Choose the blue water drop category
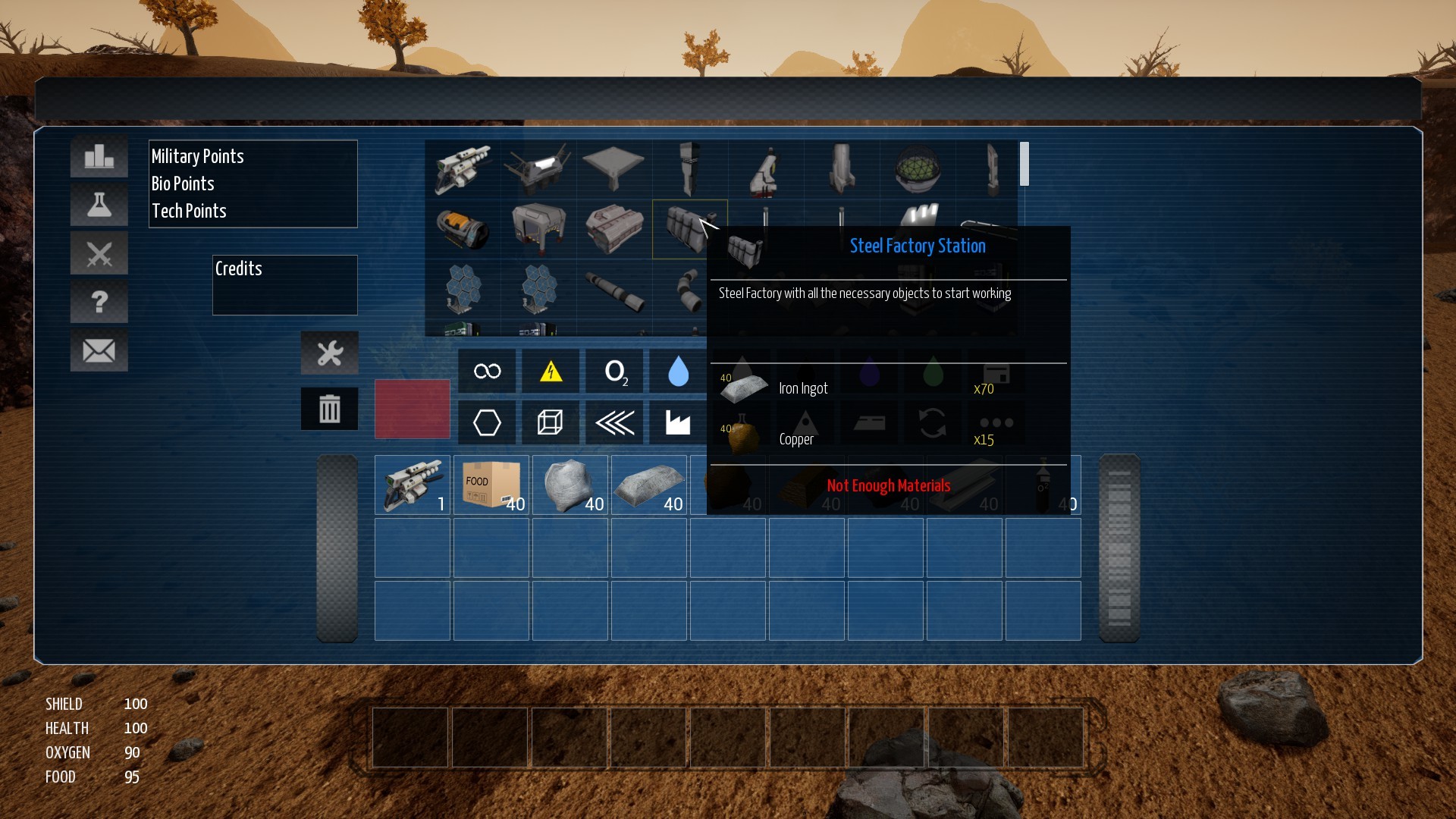 (x=678, y=371)
